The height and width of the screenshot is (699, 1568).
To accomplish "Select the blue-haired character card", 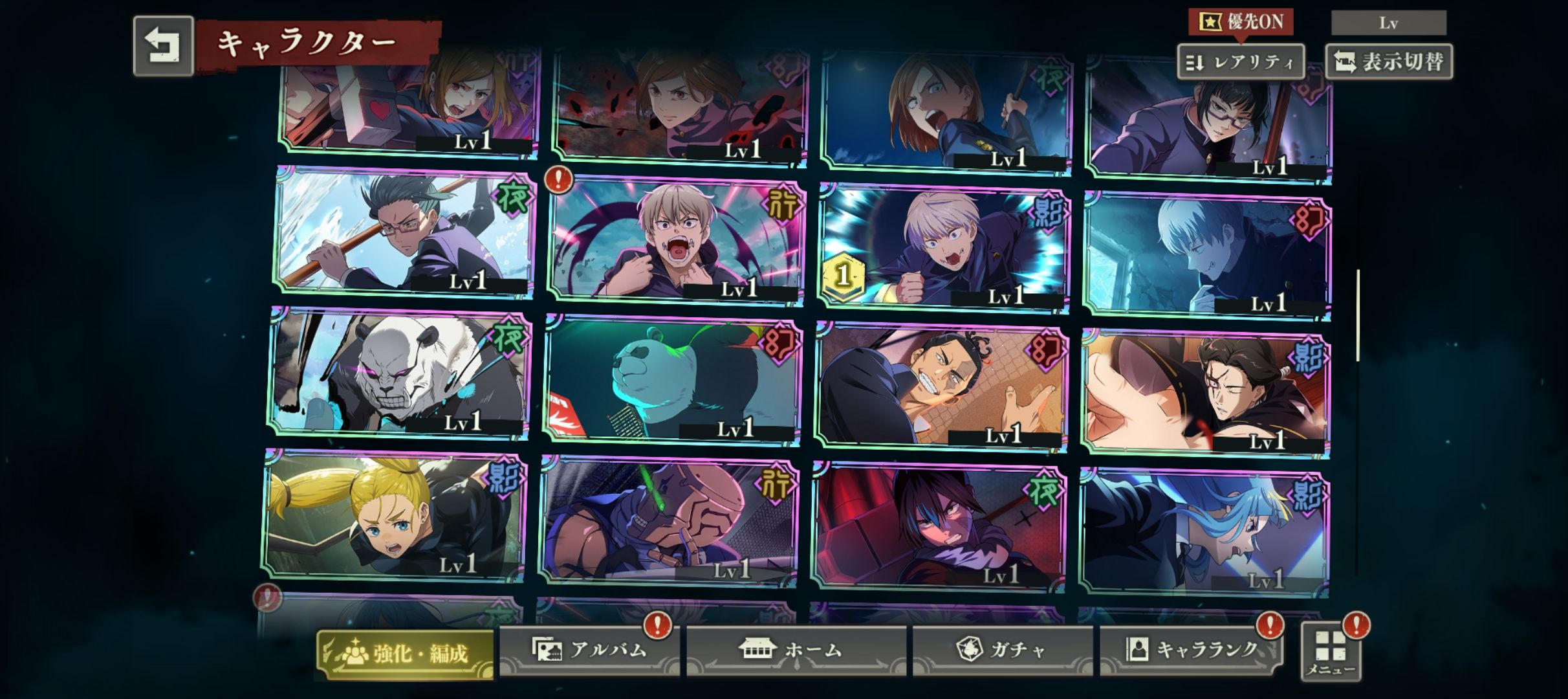I will coord(1204,532).
